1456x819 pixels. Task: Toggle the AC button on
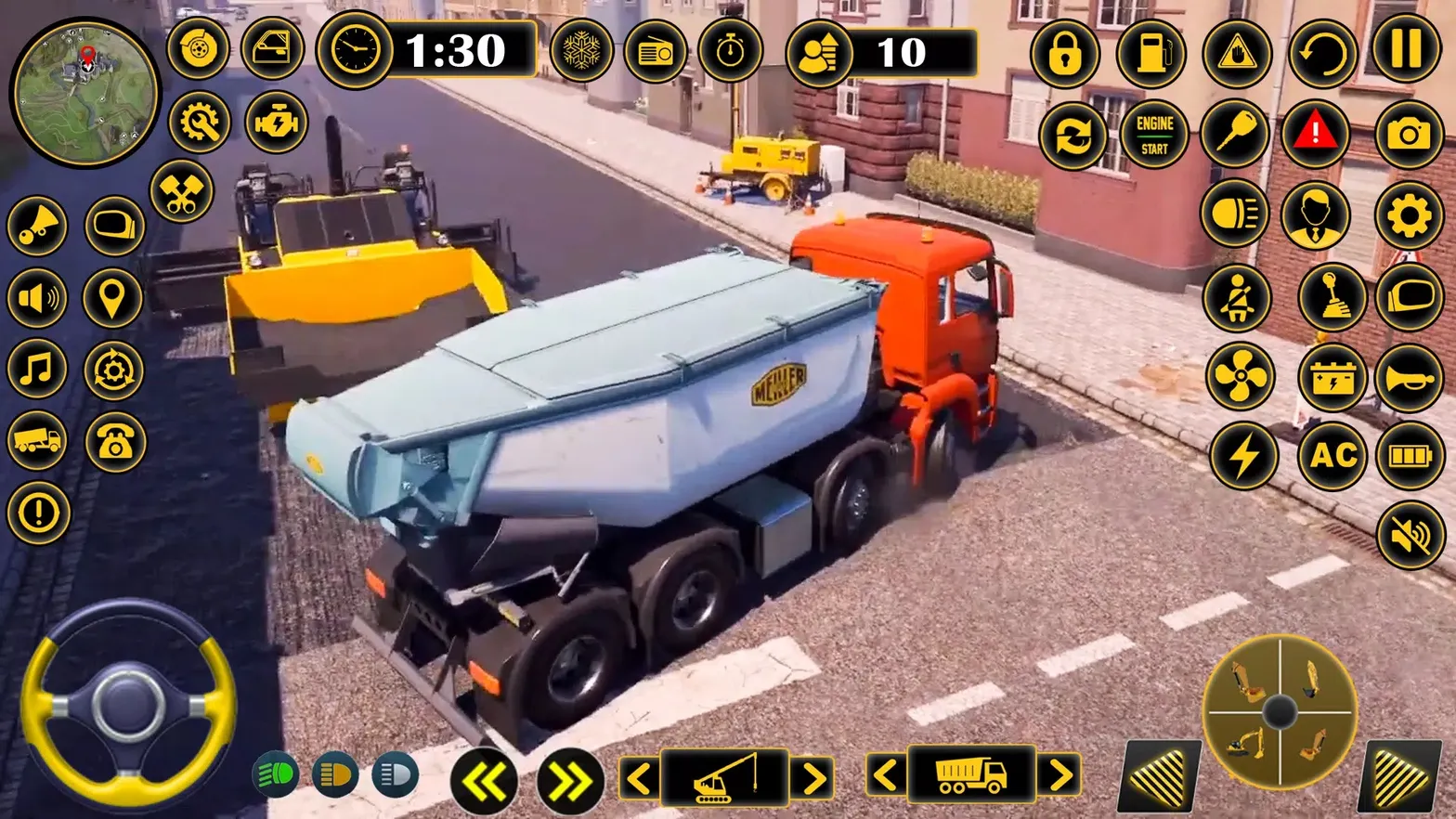click(x=1332, y=456)
